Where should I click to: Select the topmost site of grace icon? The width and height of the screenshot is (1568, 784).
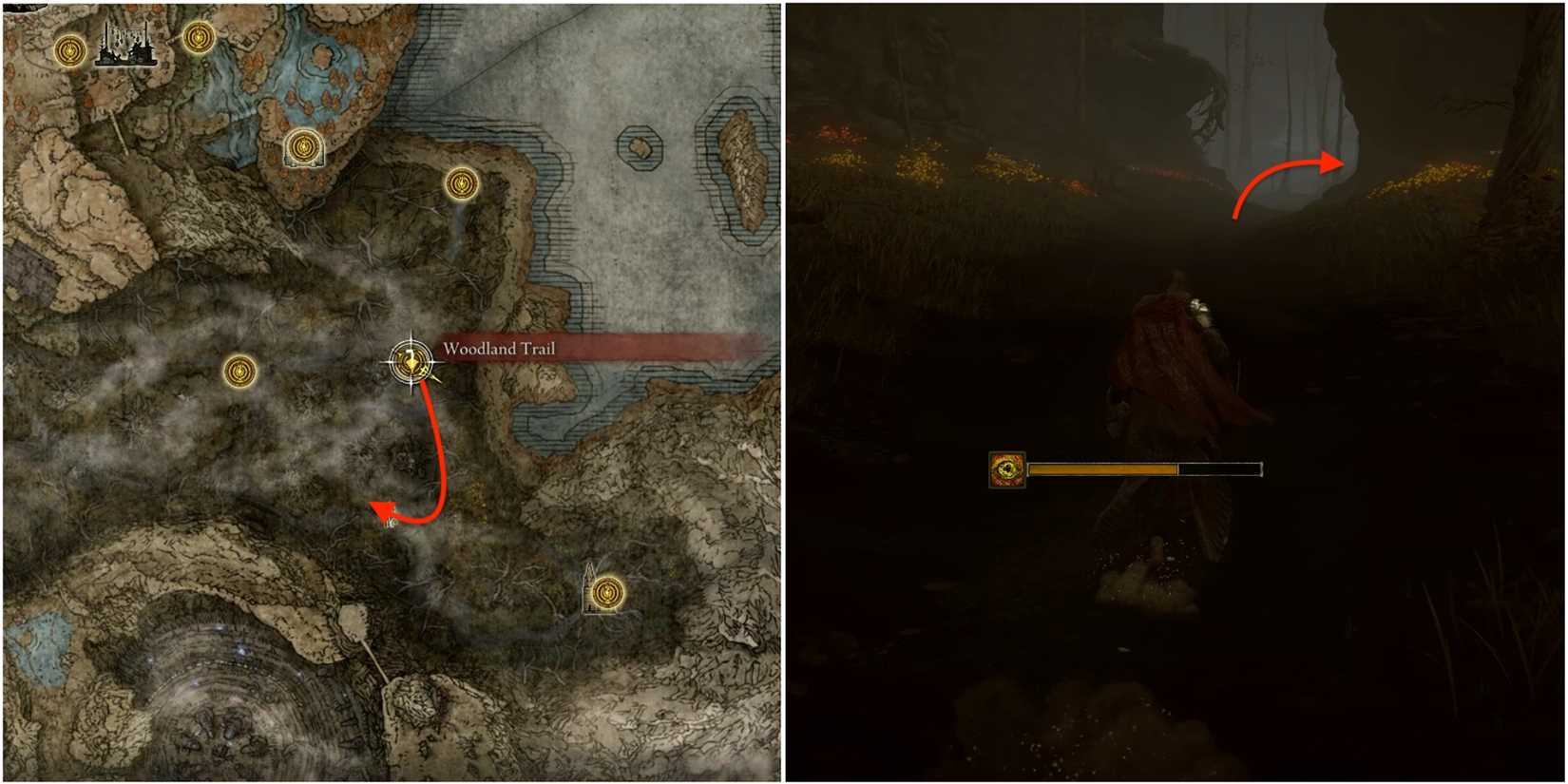click(197, 38)
